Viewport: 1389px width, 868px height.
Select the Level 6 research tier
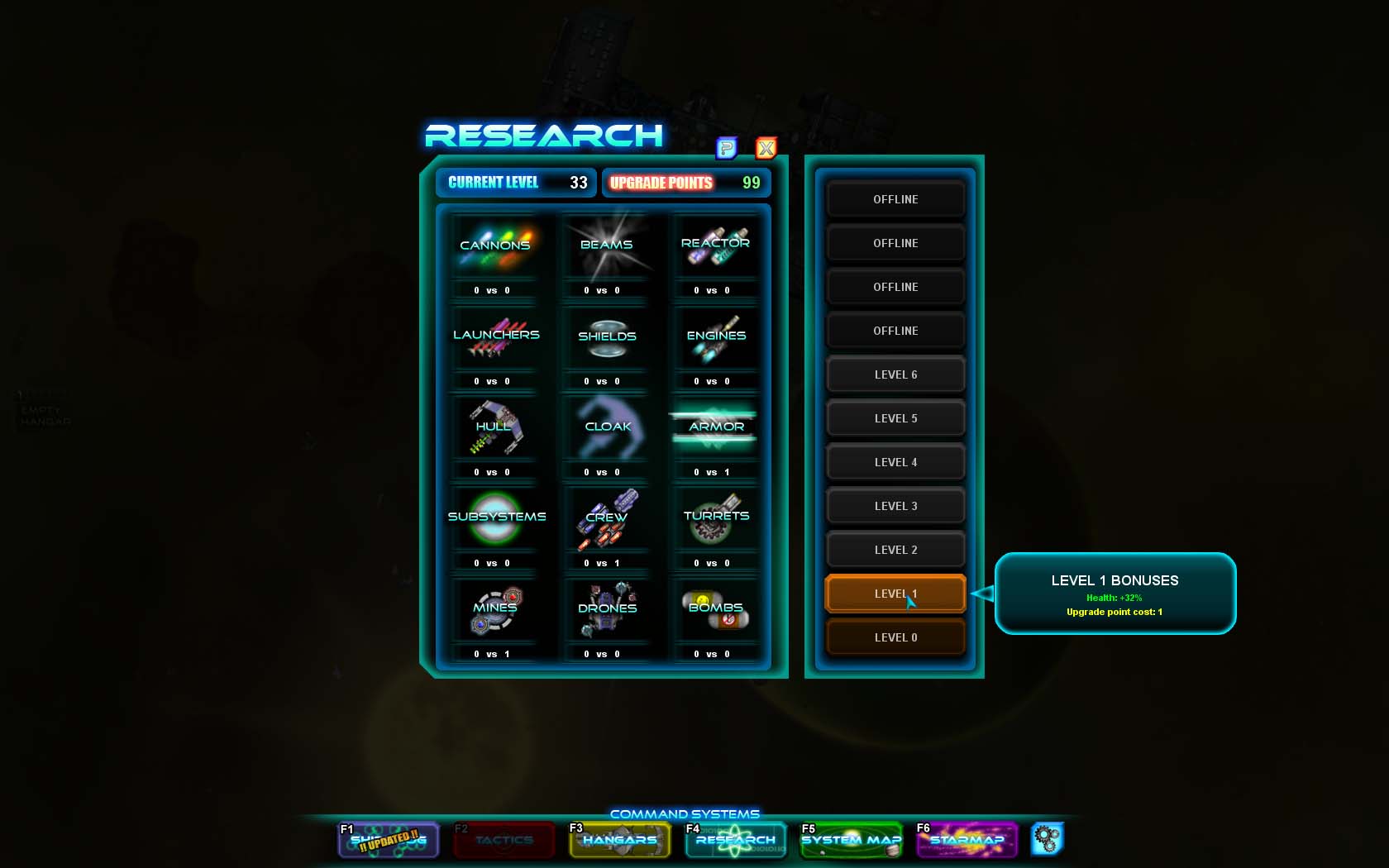coord(895,374)
